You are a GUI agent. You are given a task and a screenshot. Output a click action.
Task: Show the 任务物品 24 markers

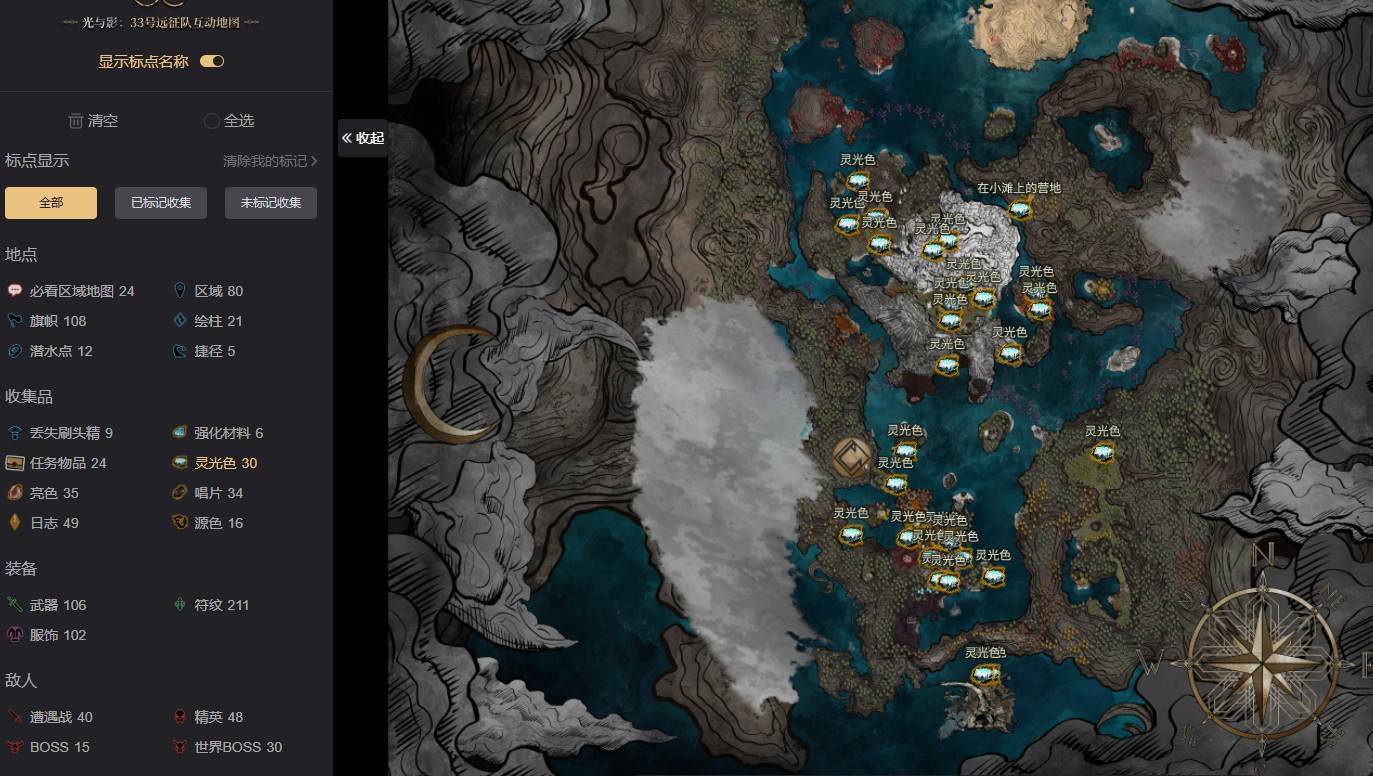tap(56, 463)
